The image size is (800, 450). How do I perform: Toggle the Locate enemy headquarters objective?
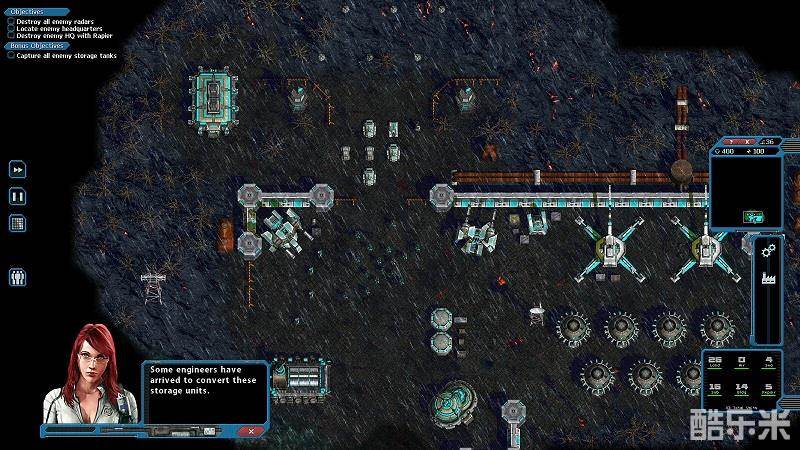11,29
